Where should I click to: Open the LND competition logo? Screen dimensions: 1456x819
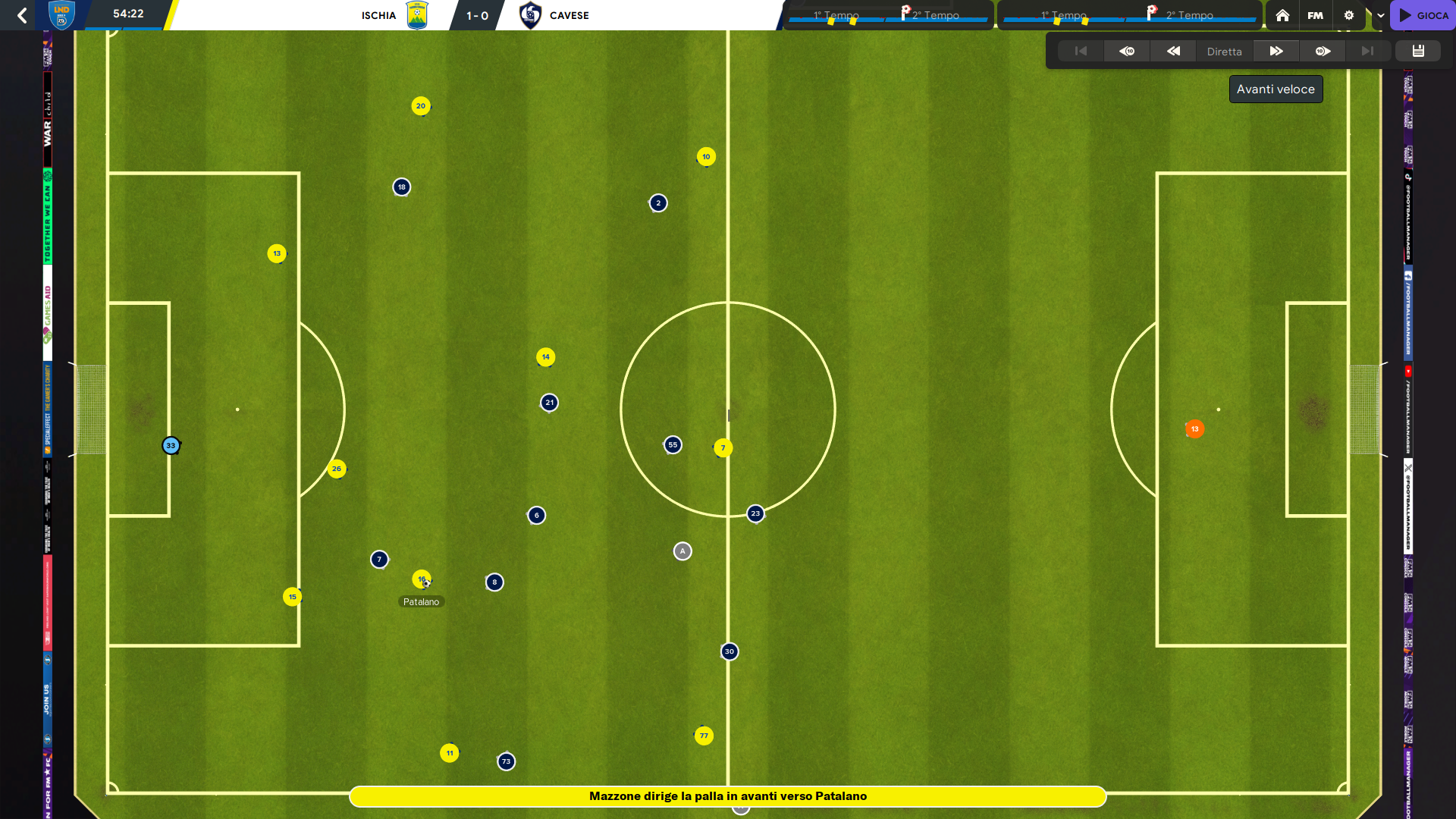click(61, 14)
